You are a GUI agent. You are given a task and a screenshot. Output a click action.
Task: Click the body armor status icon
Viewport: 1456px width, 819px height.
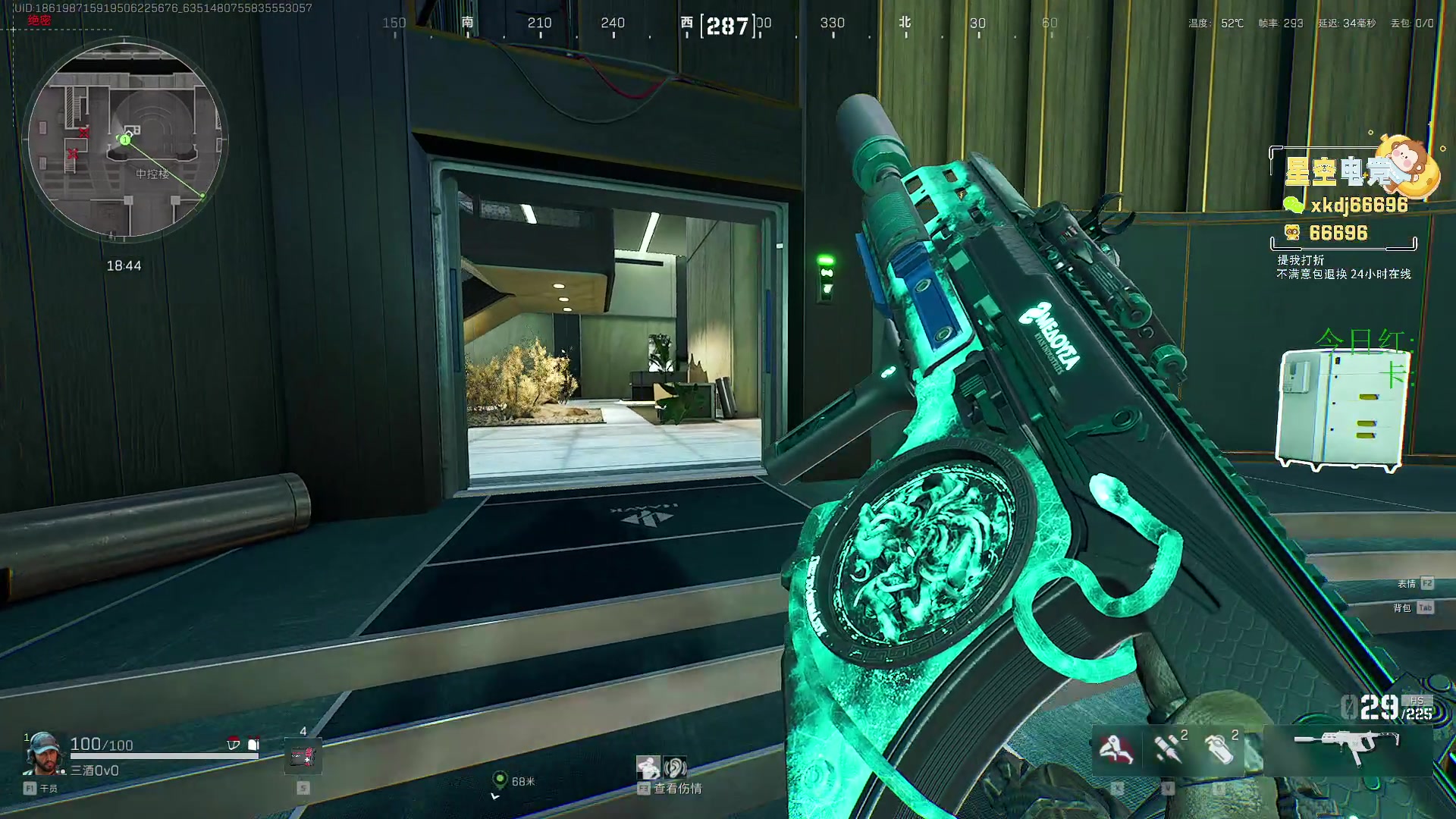[x=253, y=744]
